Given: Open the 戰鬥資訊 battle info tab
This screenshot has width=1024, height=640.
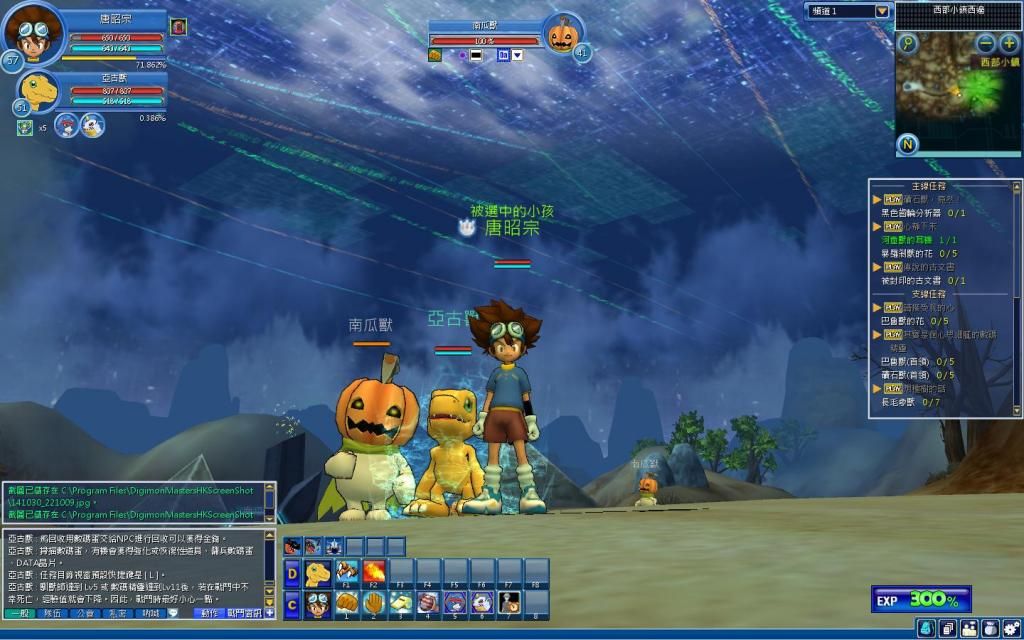Looking at the screenshot, I should tap(243, 613).
